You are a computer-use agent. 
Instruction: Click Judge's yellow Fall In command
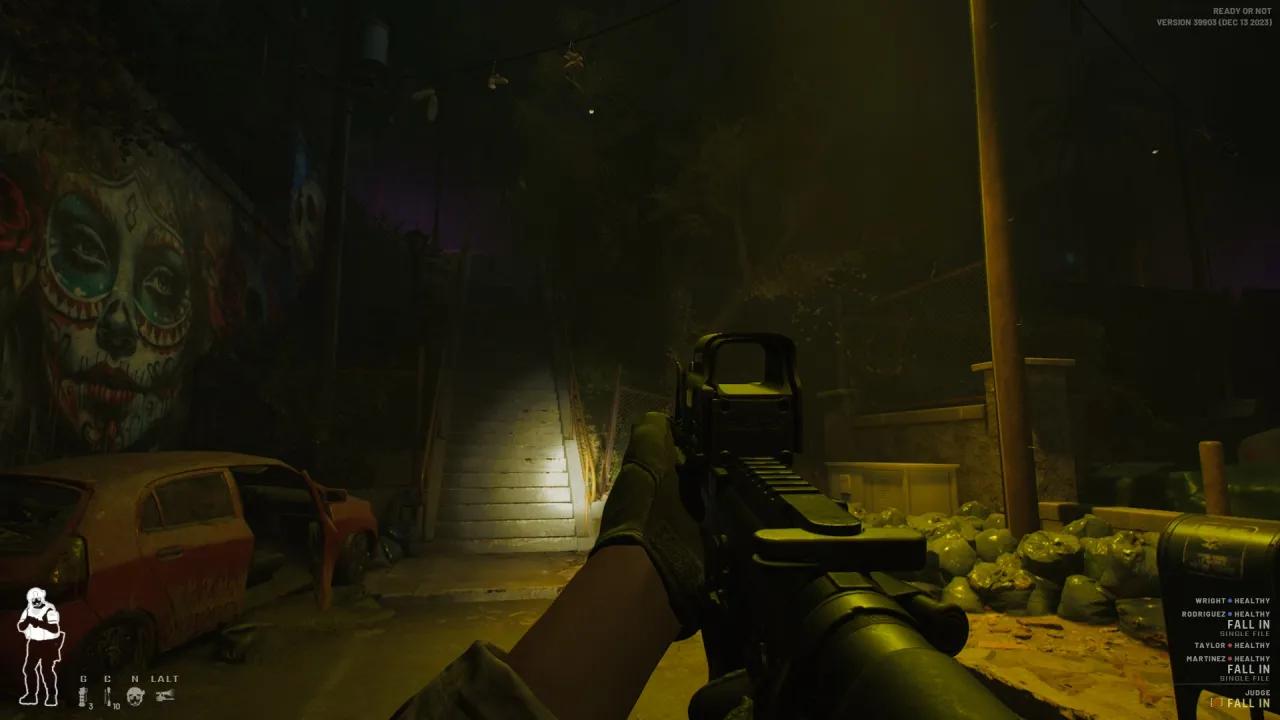tap(1248, 703)
